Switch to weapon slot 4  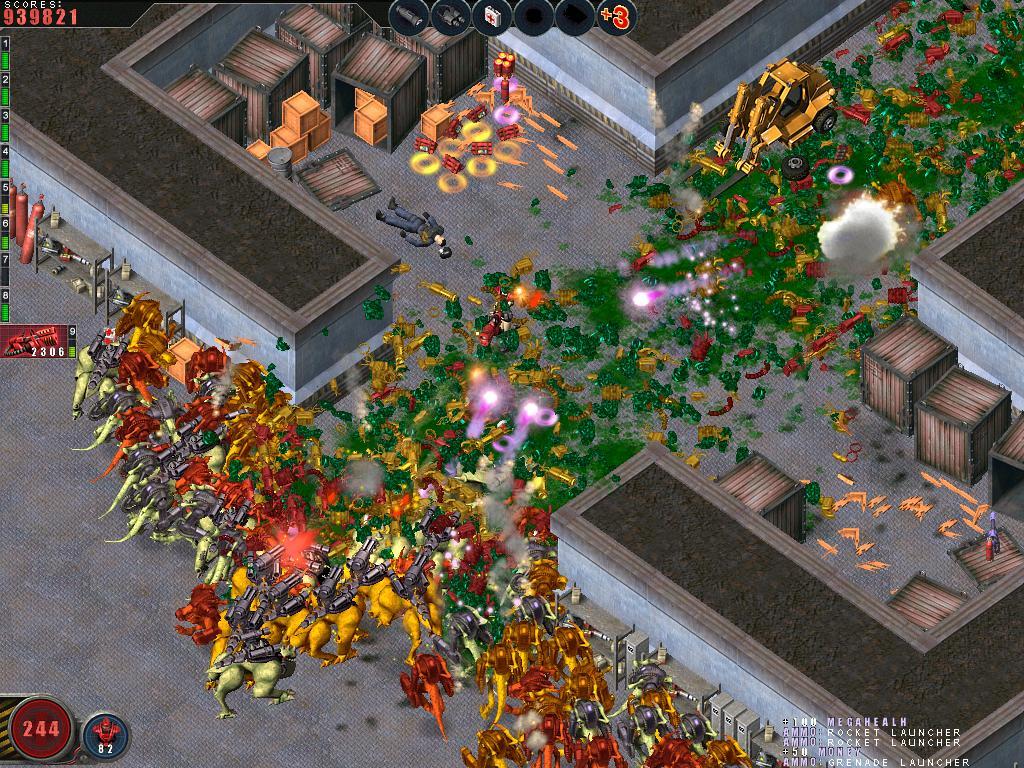pos(5,161)
